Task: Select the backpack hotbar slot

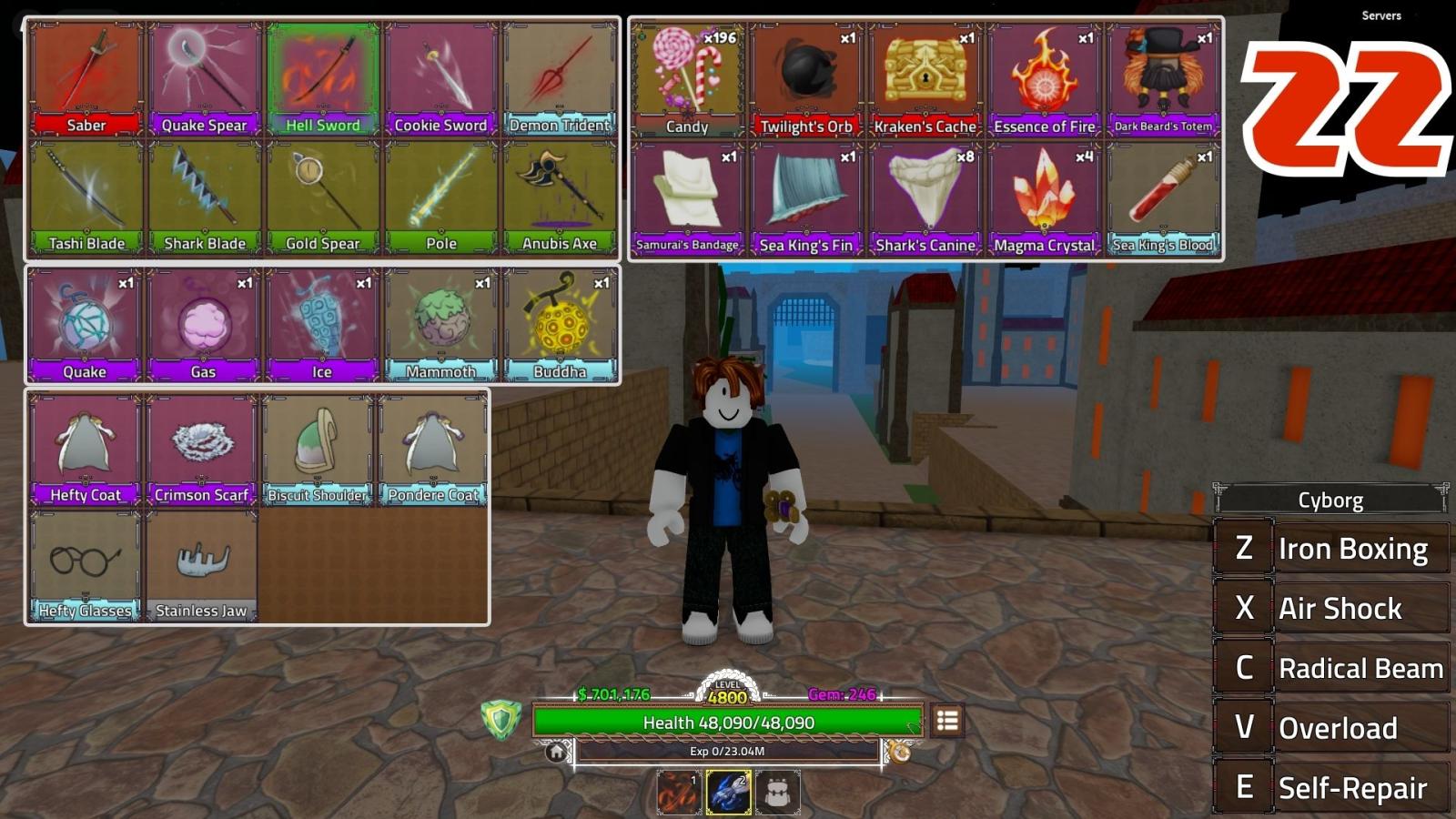Action: pyautogui.click(x=777, y=793)
